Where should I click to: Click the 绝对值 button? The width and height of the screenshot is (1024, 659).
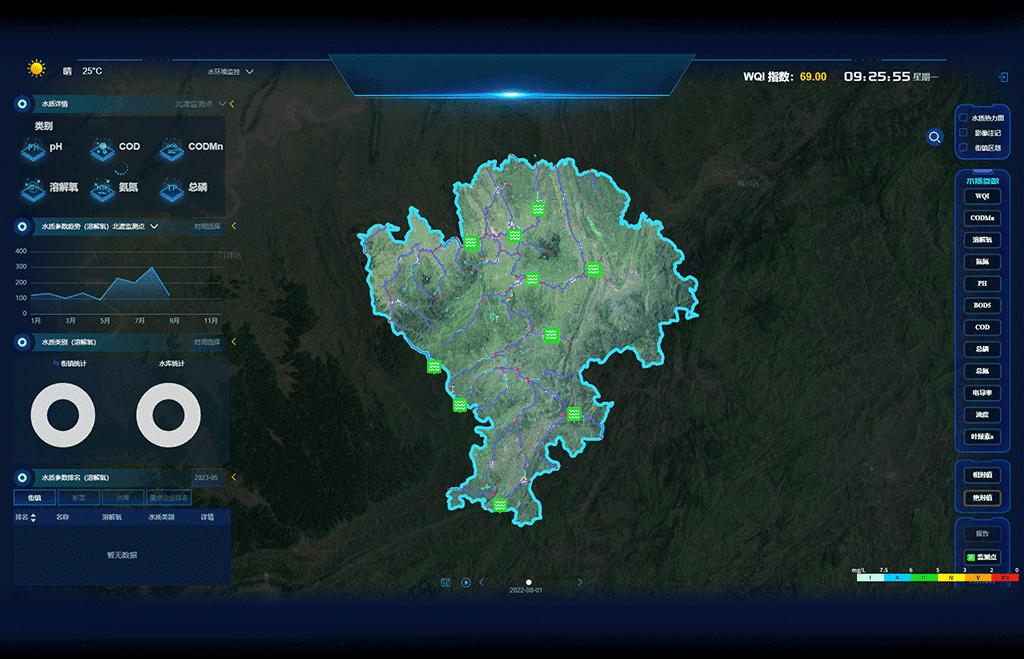tap(982, 498)
